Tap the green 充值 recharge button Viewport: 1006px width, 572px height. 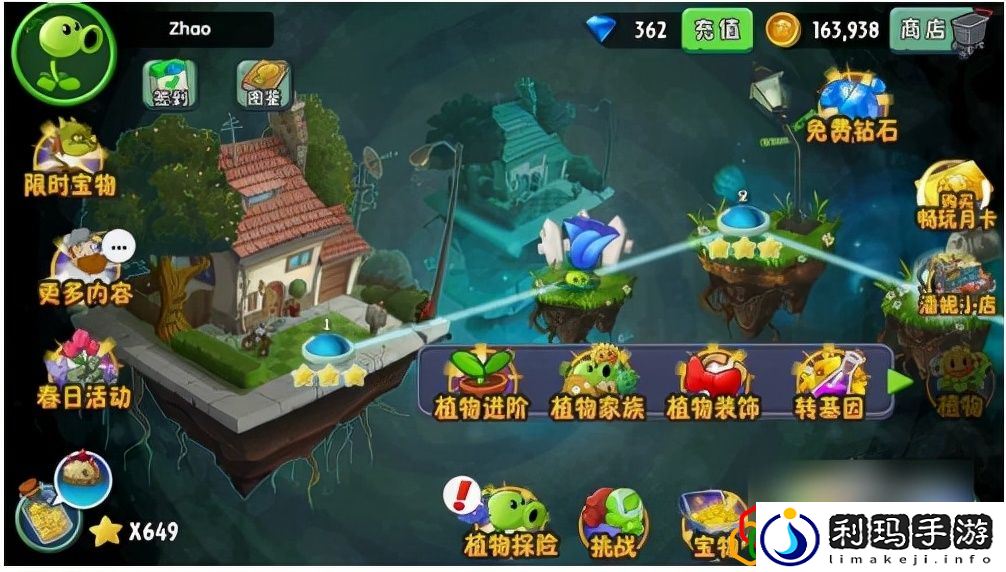[716, 30]
